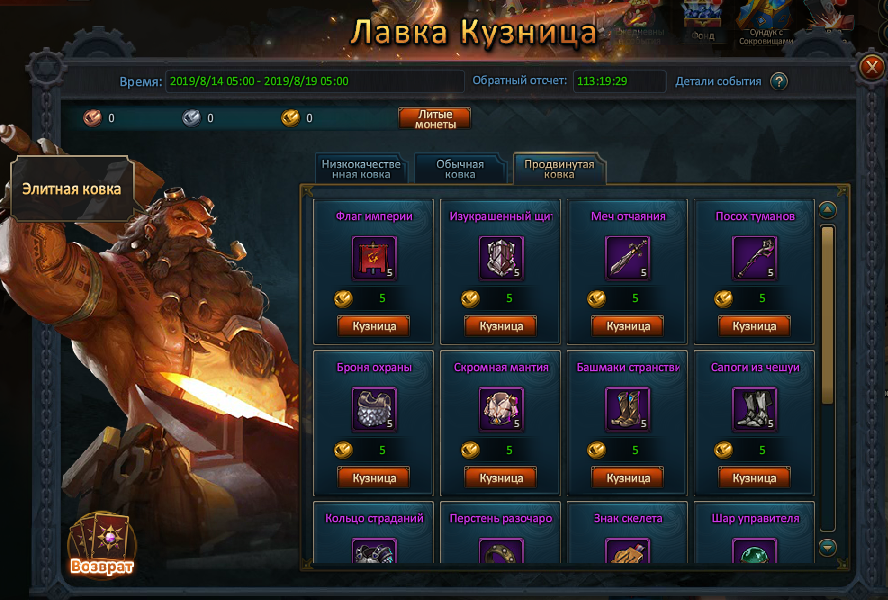Click Кузница under Меч отчаяния
The image size is (888, 600).
tap(628, 326)
